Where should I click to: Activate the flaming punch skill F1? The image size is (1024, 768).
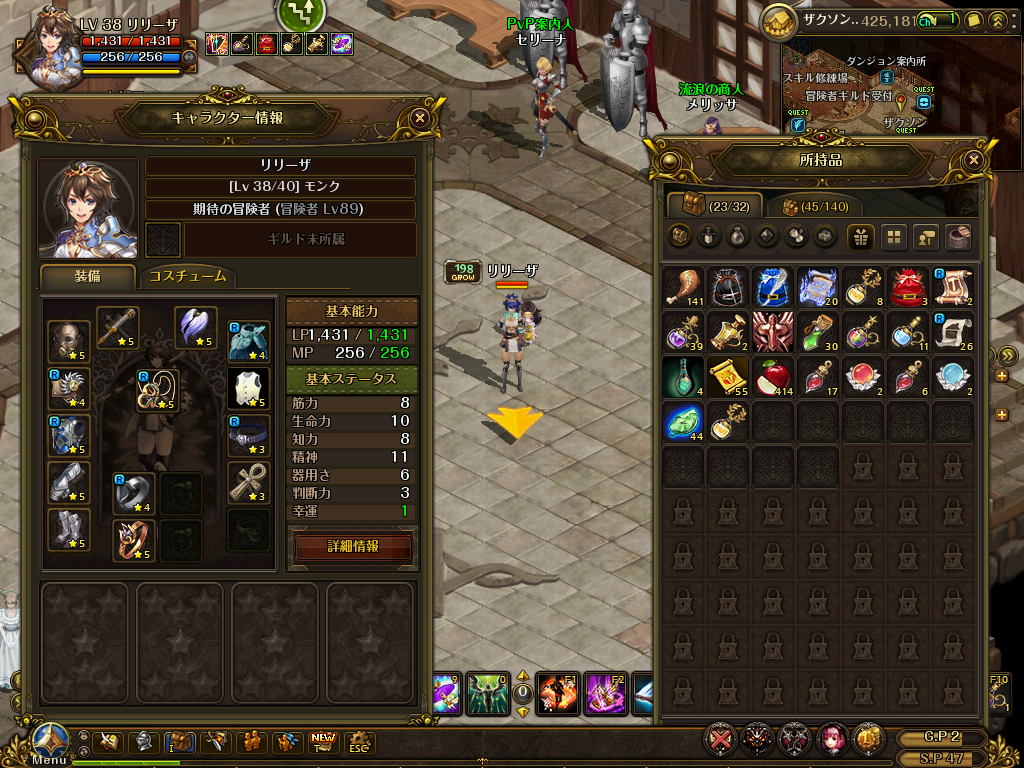pos(556,692)
